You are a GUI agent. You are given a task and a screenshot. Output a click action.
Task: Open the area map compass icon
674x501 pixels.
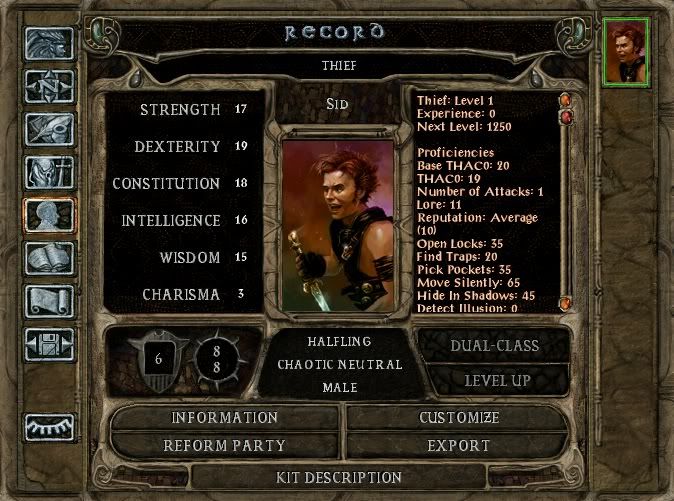tap(50, 86)
